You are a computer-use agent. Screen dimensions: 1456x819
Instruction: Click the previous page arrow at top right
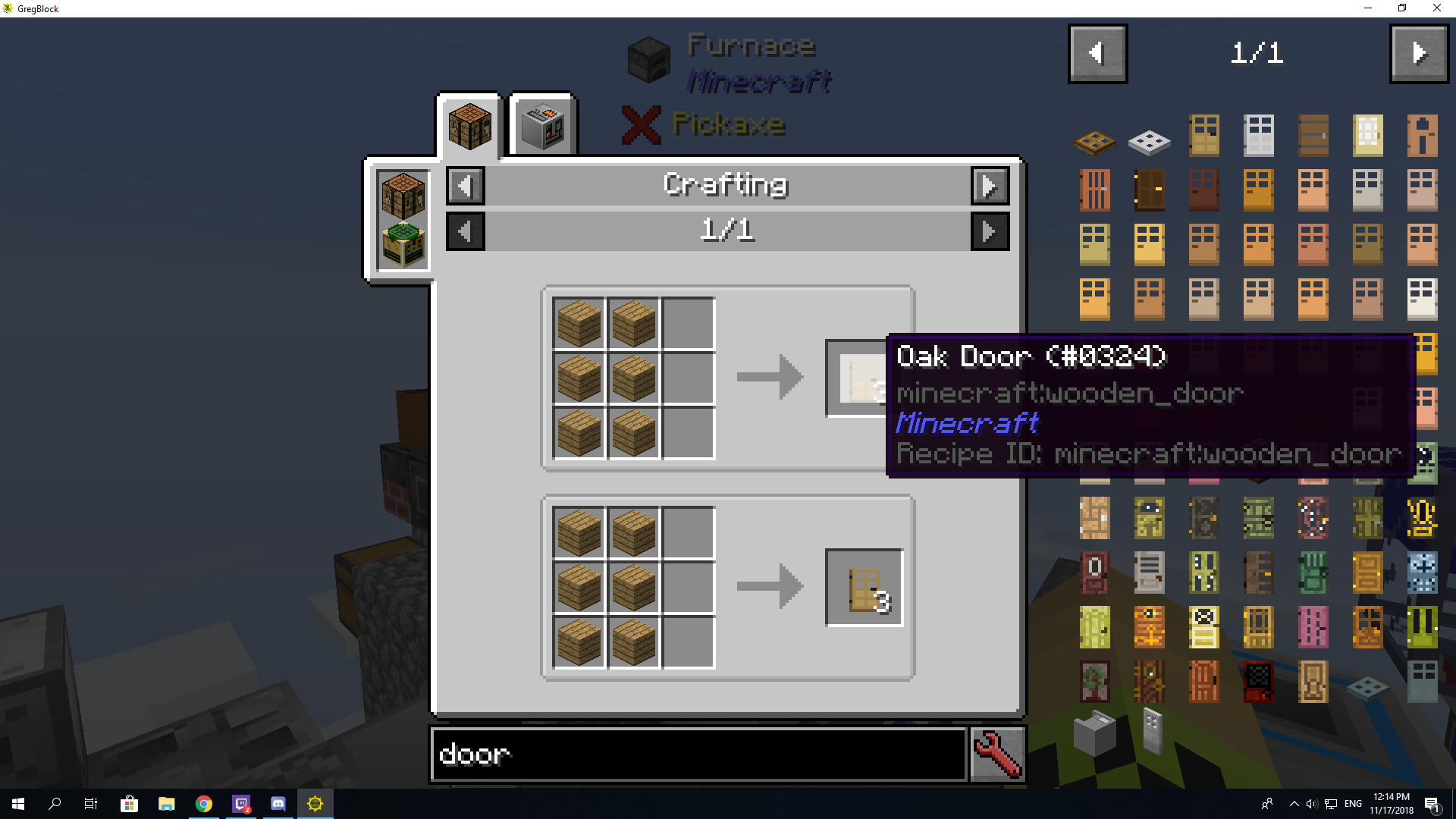pyautogui.click(x=1097, y=53)
